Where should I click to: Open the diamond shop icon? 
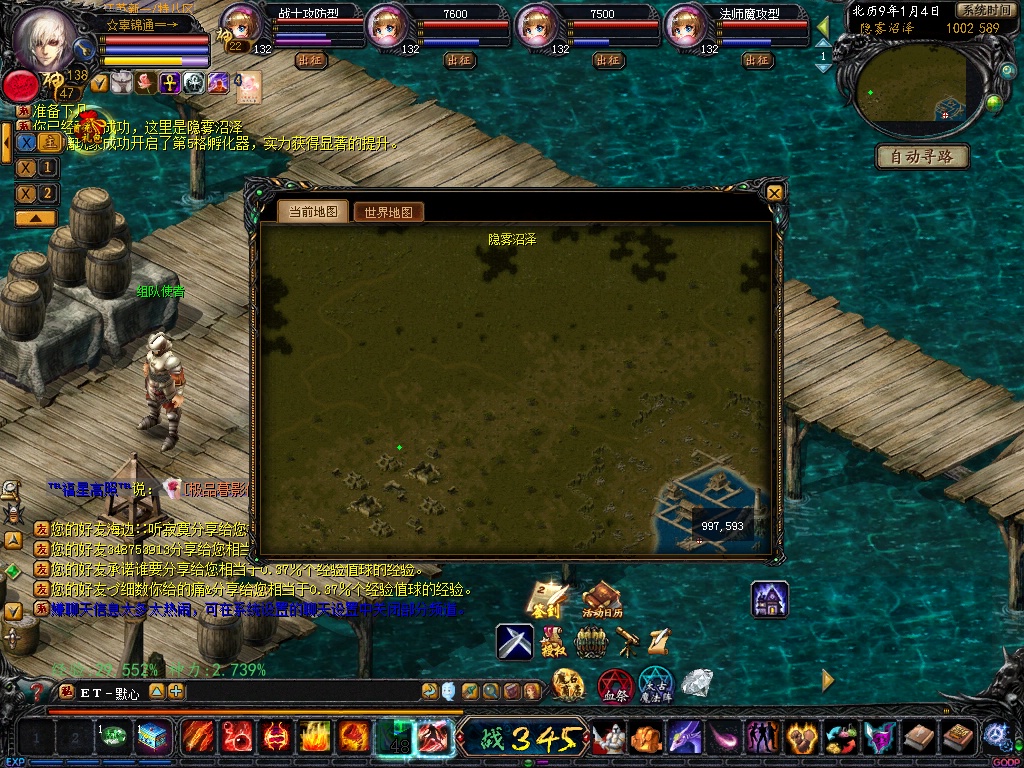coord(697,683)
